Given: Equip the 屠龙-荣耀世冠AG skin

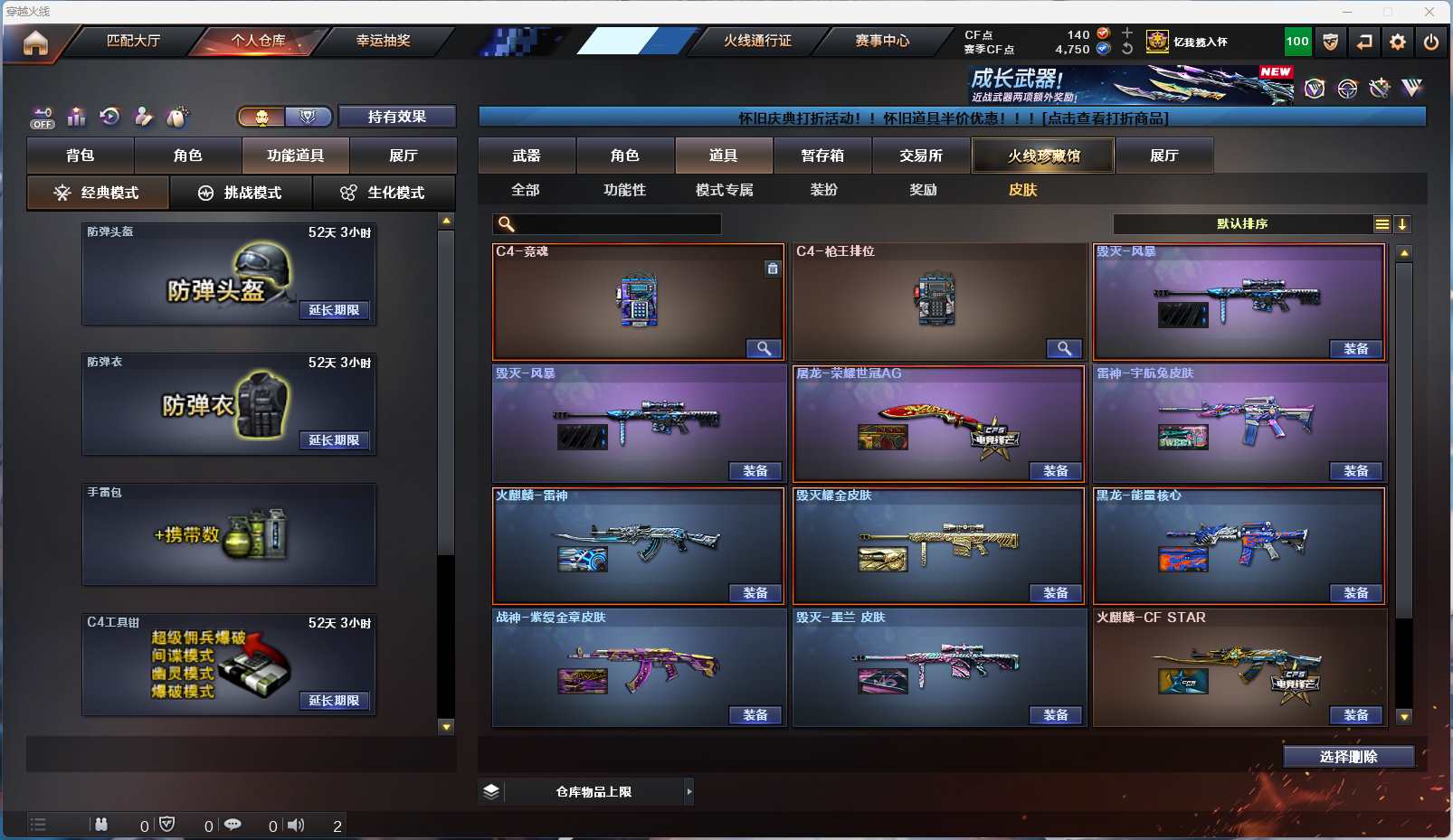Looking at the screenshot, I should (1055, 471).
